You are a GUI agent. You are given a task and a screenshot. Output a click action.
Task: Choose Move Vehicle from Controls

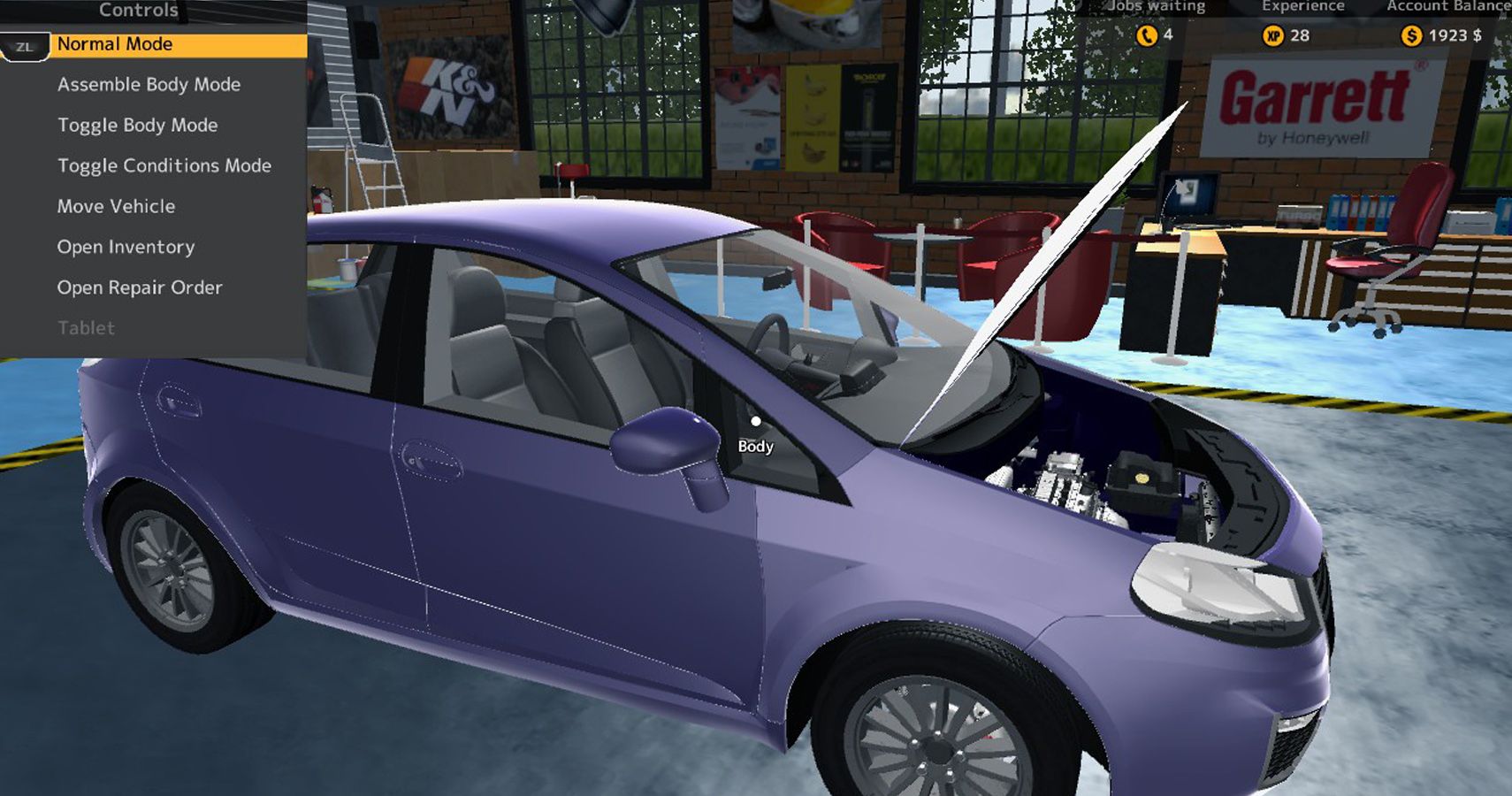115,206
